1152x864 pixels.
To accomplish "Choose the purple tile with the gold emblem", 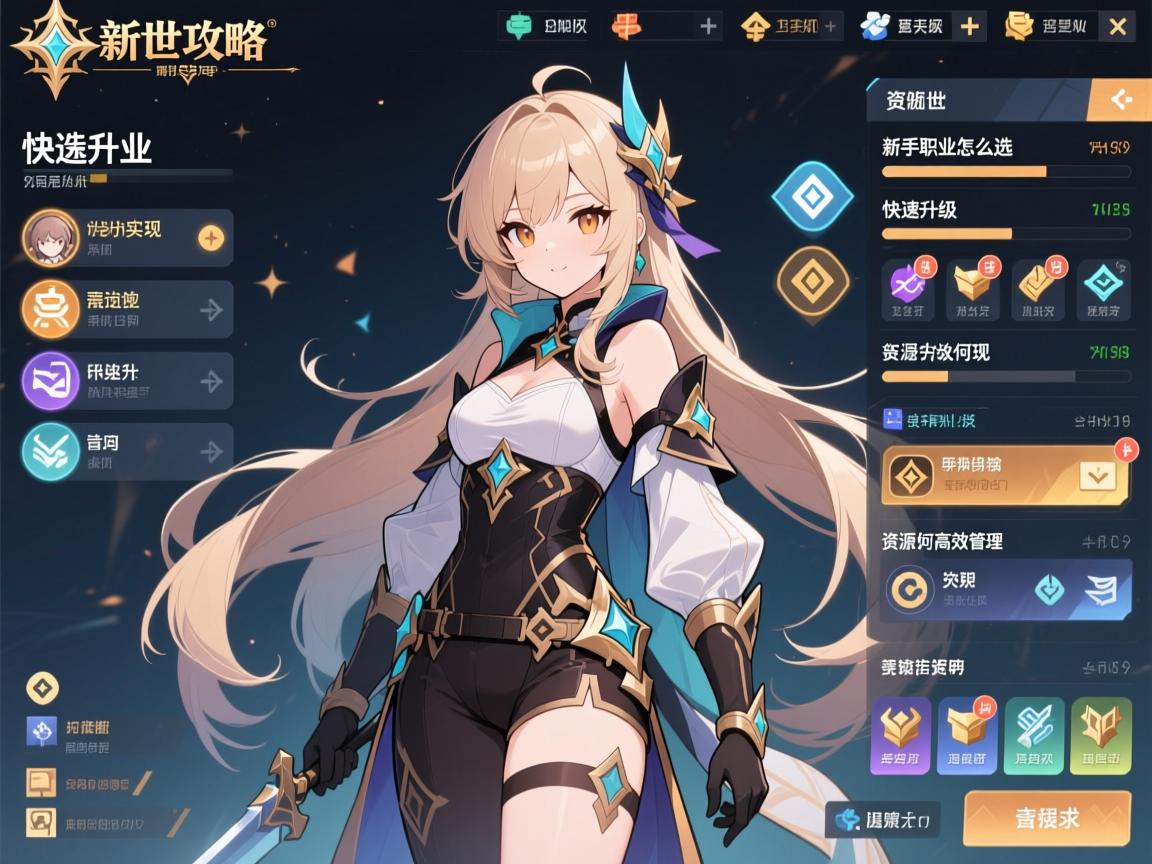I will tap(901, 736).
